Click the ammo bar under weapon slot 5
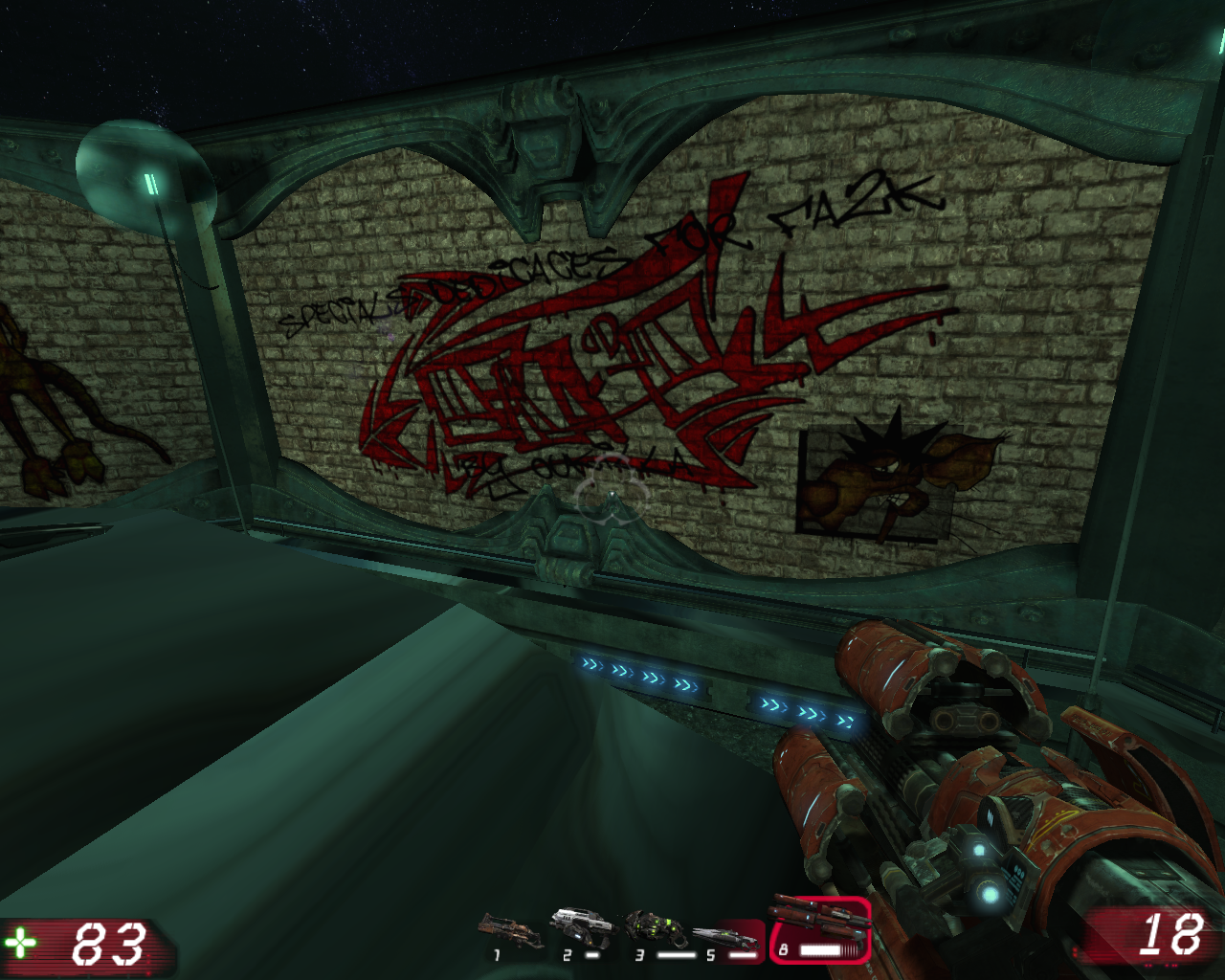The image size is (1225, 980). (744, 953)
